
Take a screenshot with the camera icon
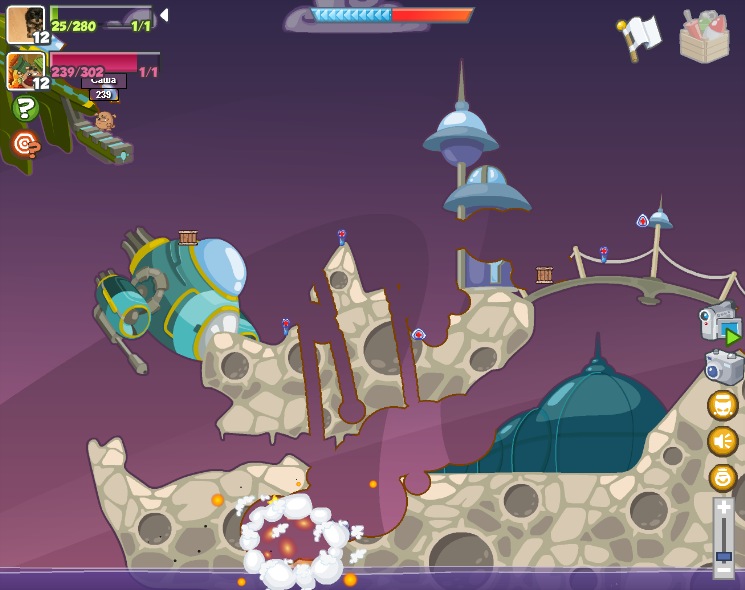pos(723,367)
